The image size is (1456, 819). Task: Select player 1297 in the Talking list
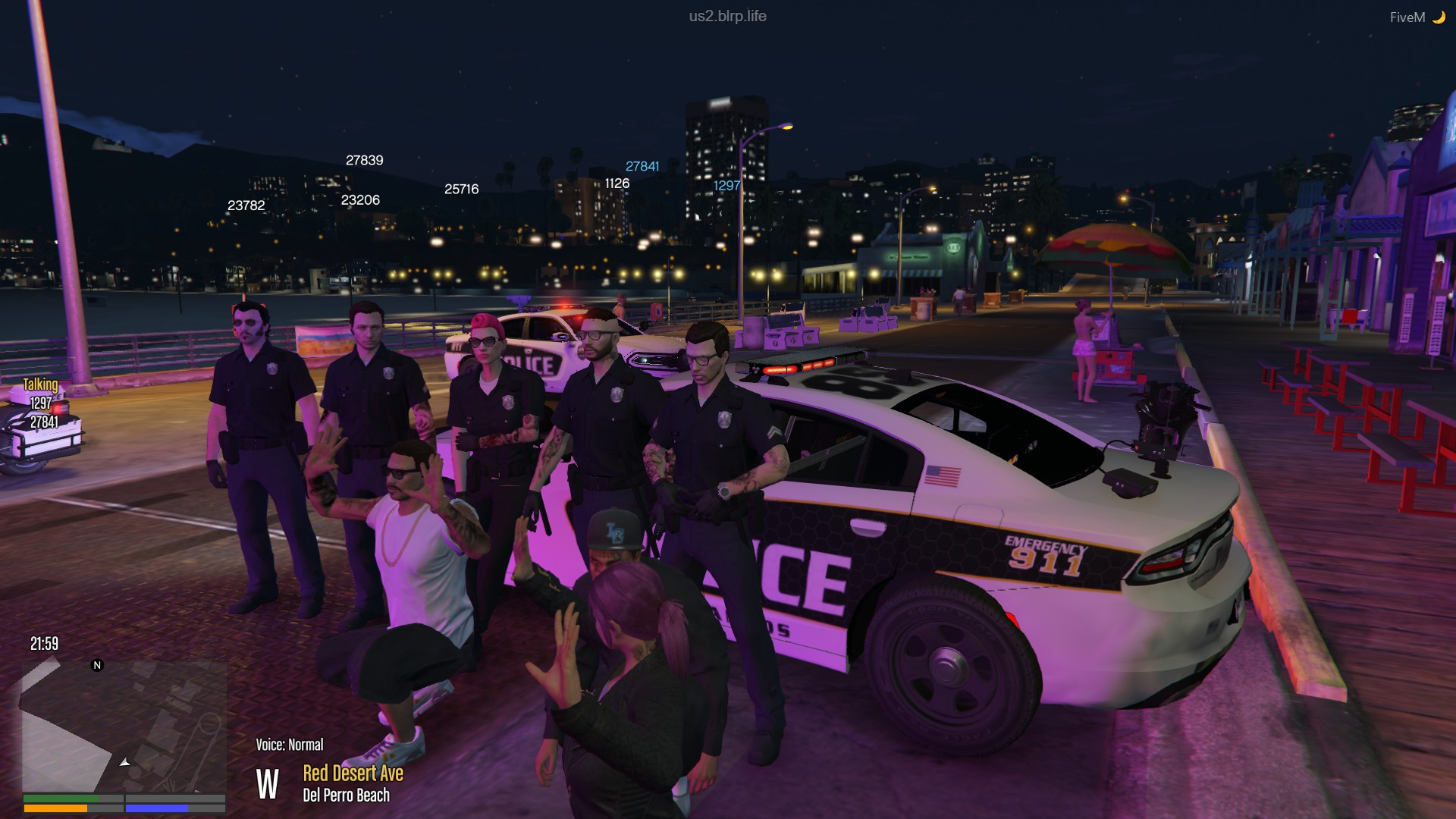click(41, 403)
